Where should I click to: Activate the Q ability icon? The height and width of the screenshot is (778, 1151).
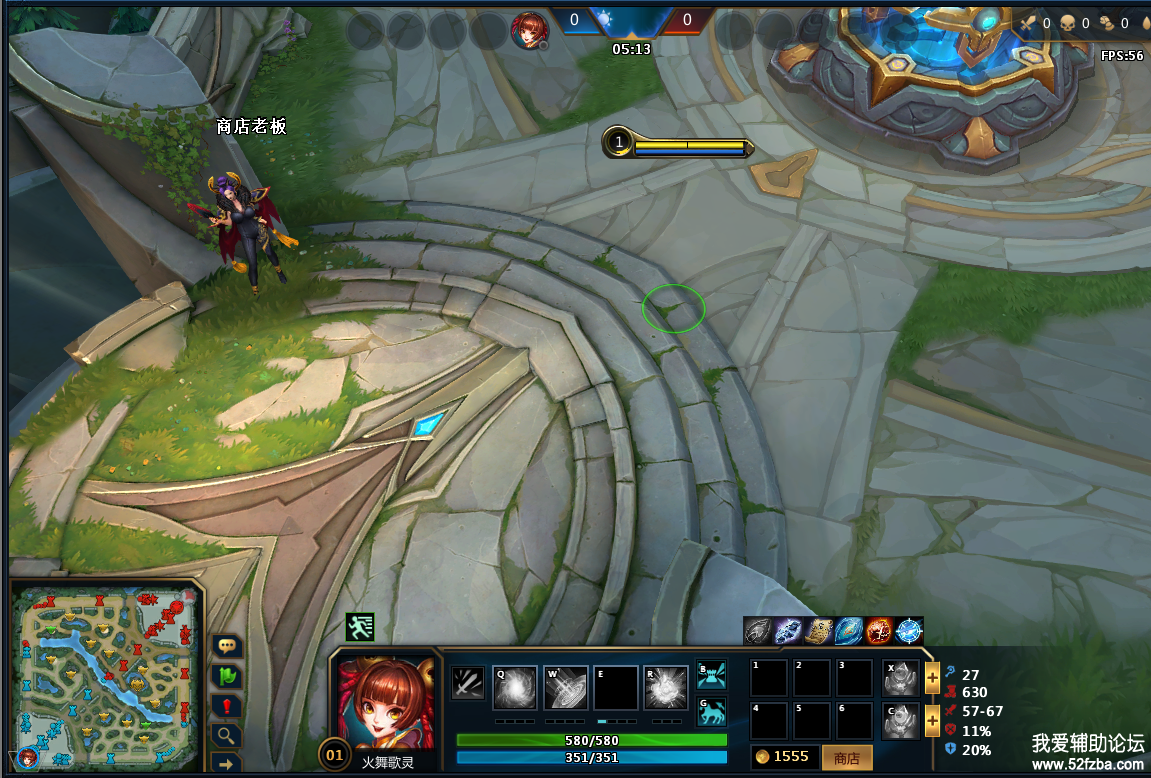coord(515,688)
